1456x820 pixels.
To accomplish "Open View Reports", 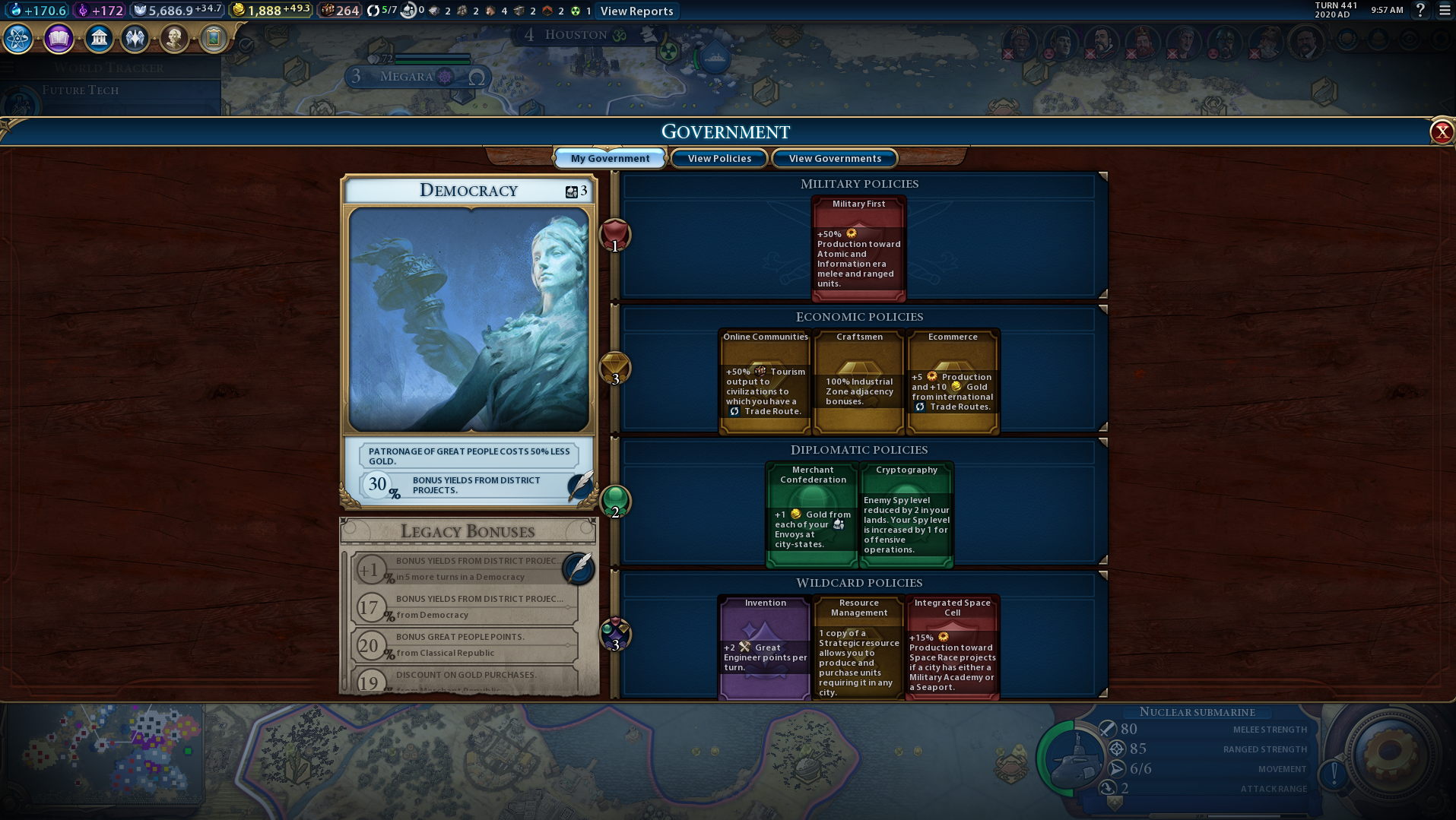I will (x=636, y=11).
